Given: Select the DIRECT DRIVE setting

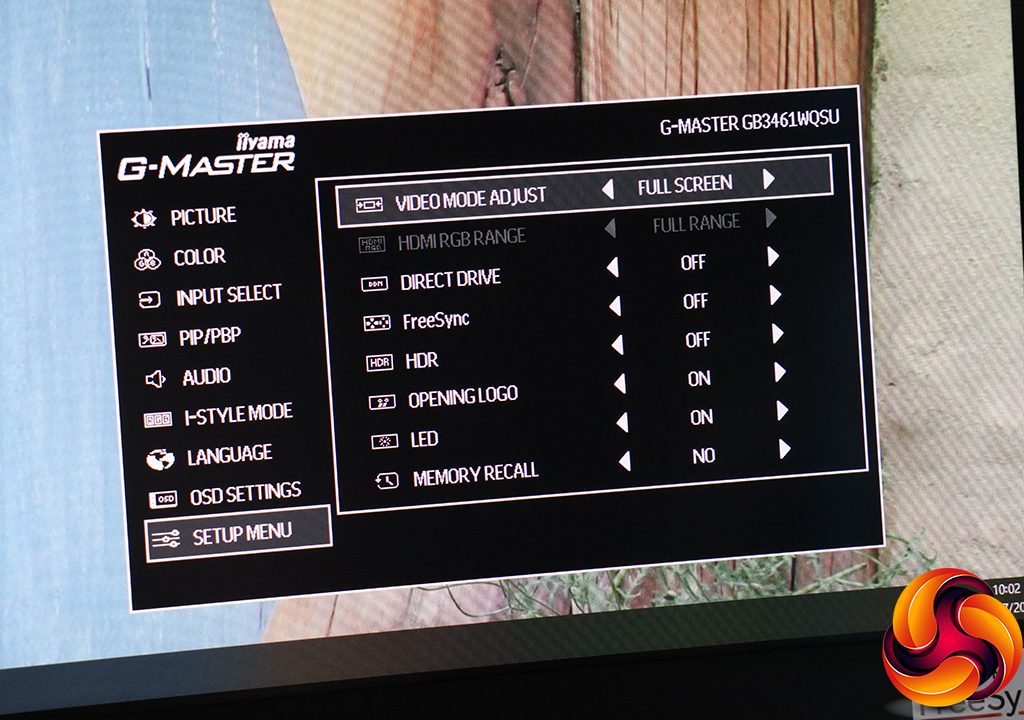Looking at the screenshot, I should click(x=450, y=281).
